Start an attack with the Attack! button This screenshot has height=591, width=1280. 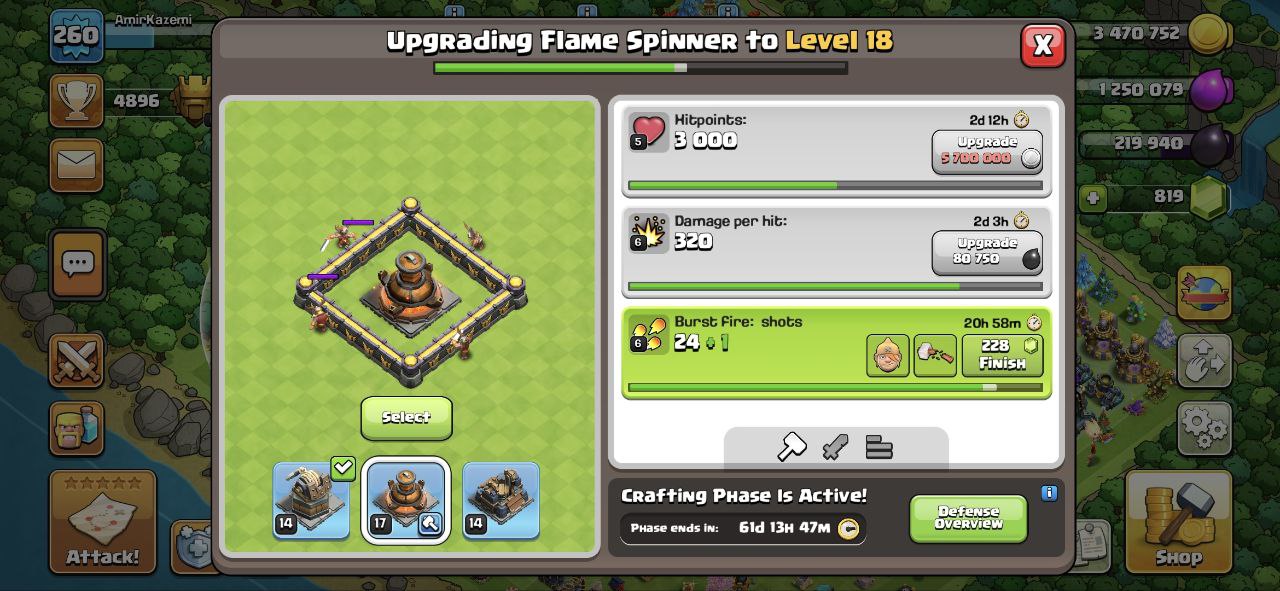point(103,521)
